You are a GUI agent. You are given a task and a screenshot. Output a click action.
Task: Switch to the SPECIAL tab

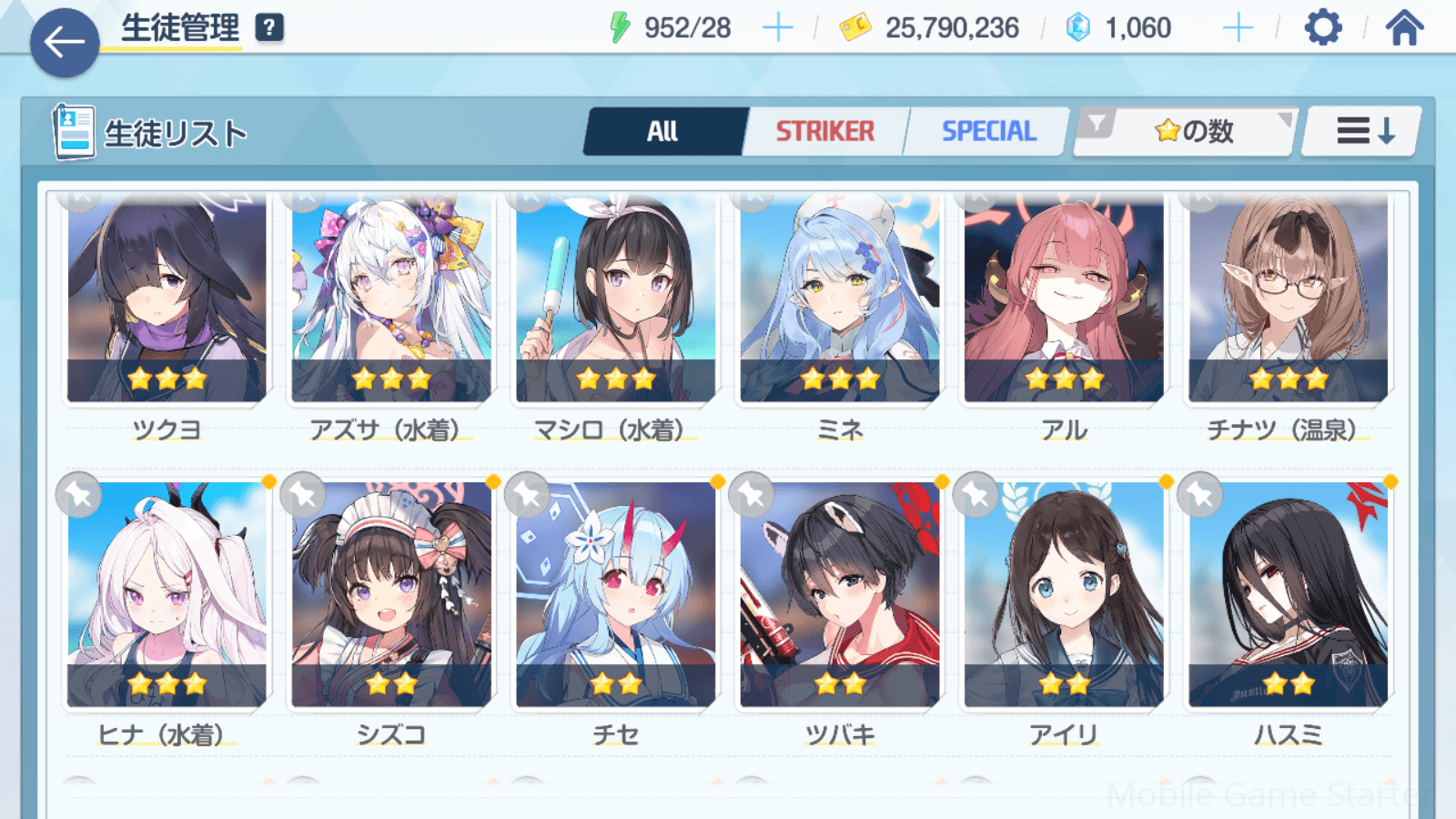[988, 132]
